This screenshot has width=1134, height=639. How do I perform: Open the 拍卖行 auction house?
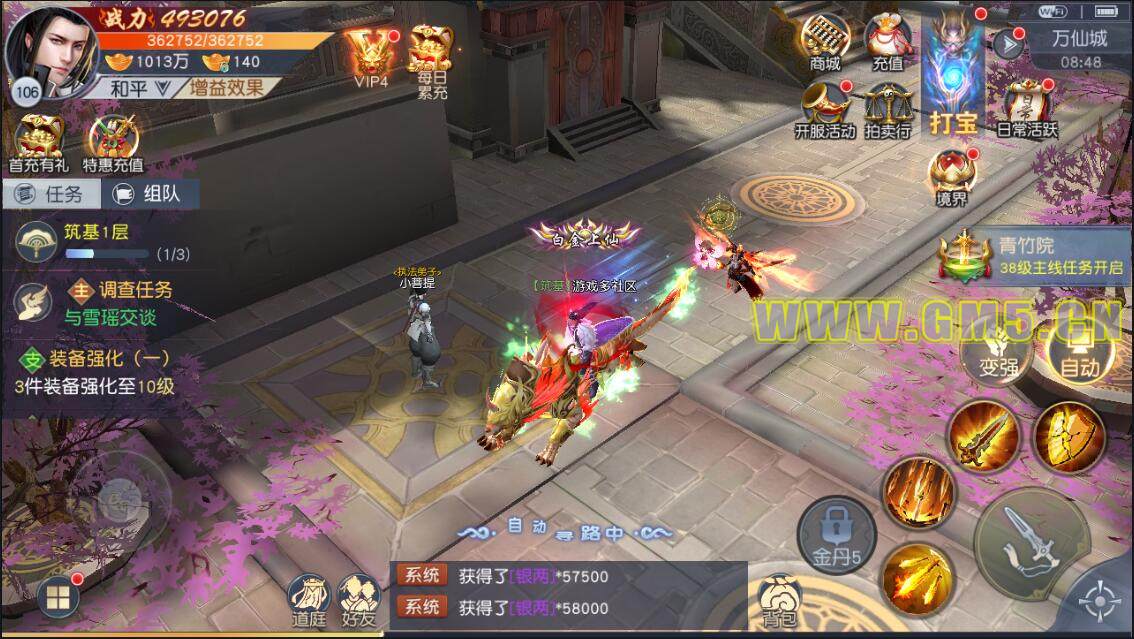pyautogui.click(x=887, y=109)
